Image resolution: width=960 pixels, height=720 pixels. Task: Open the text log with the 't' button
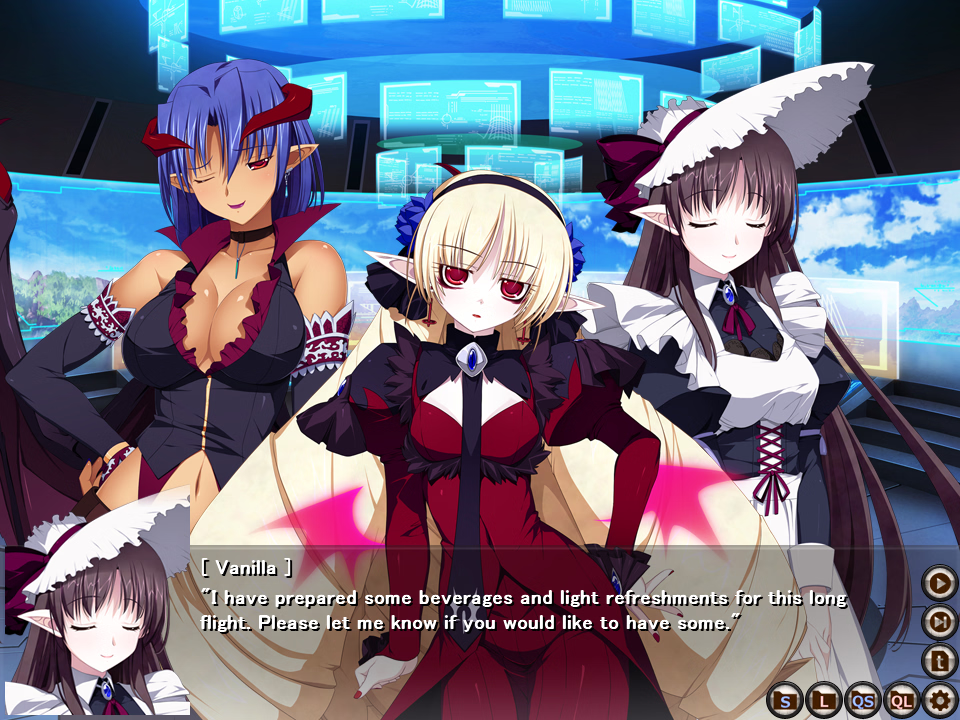tap(939, 660)
